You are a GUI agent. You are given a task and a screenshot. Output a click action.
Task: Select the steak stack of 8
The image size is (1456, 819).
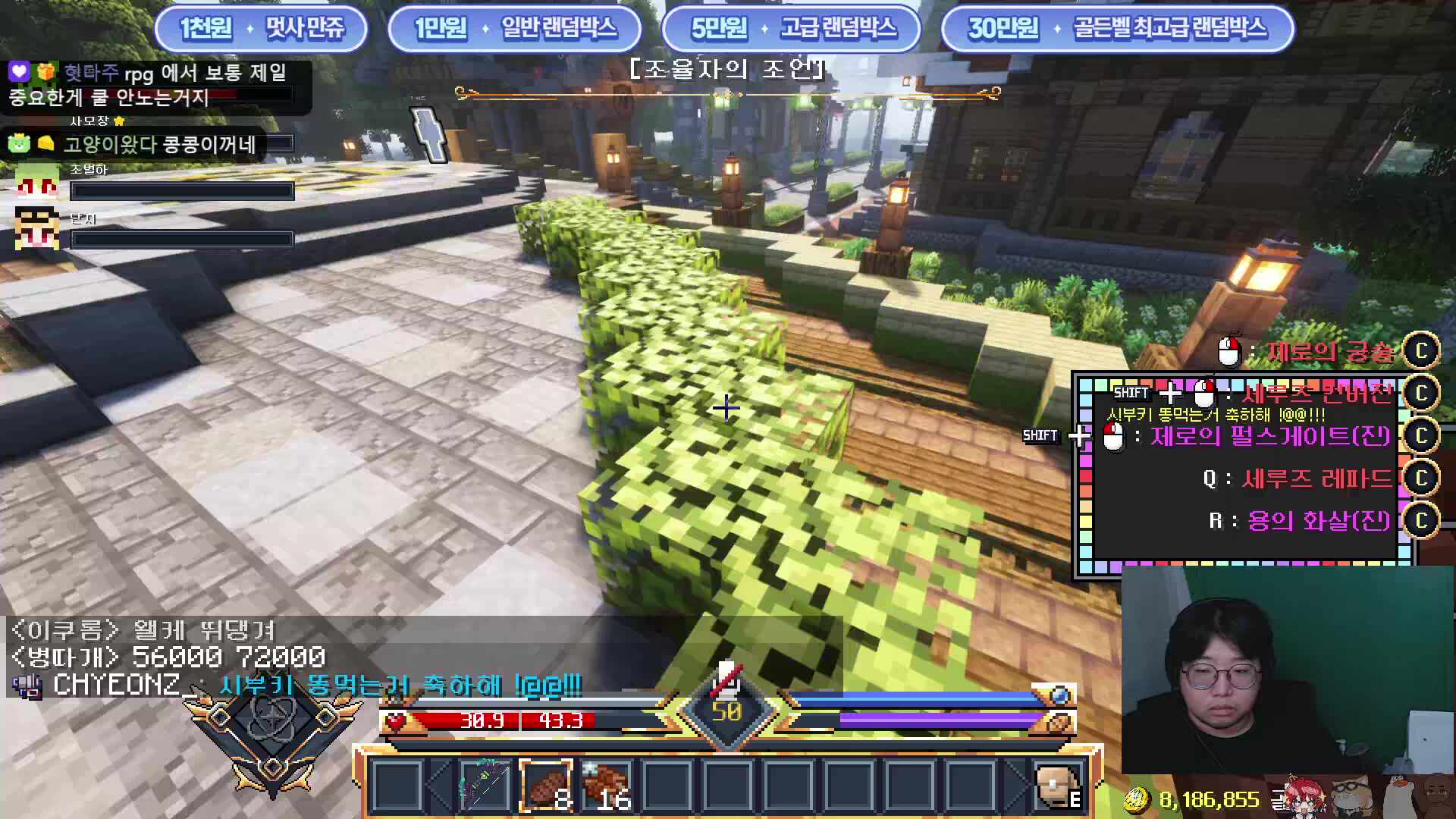pos(546,786)
